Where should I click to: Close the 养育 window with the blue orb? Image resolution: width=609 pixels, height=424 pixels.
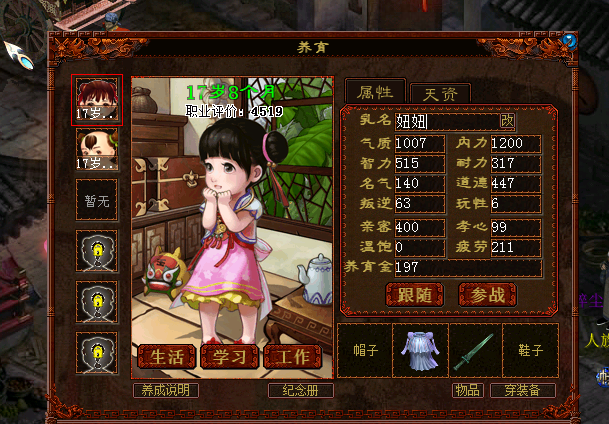569,41
